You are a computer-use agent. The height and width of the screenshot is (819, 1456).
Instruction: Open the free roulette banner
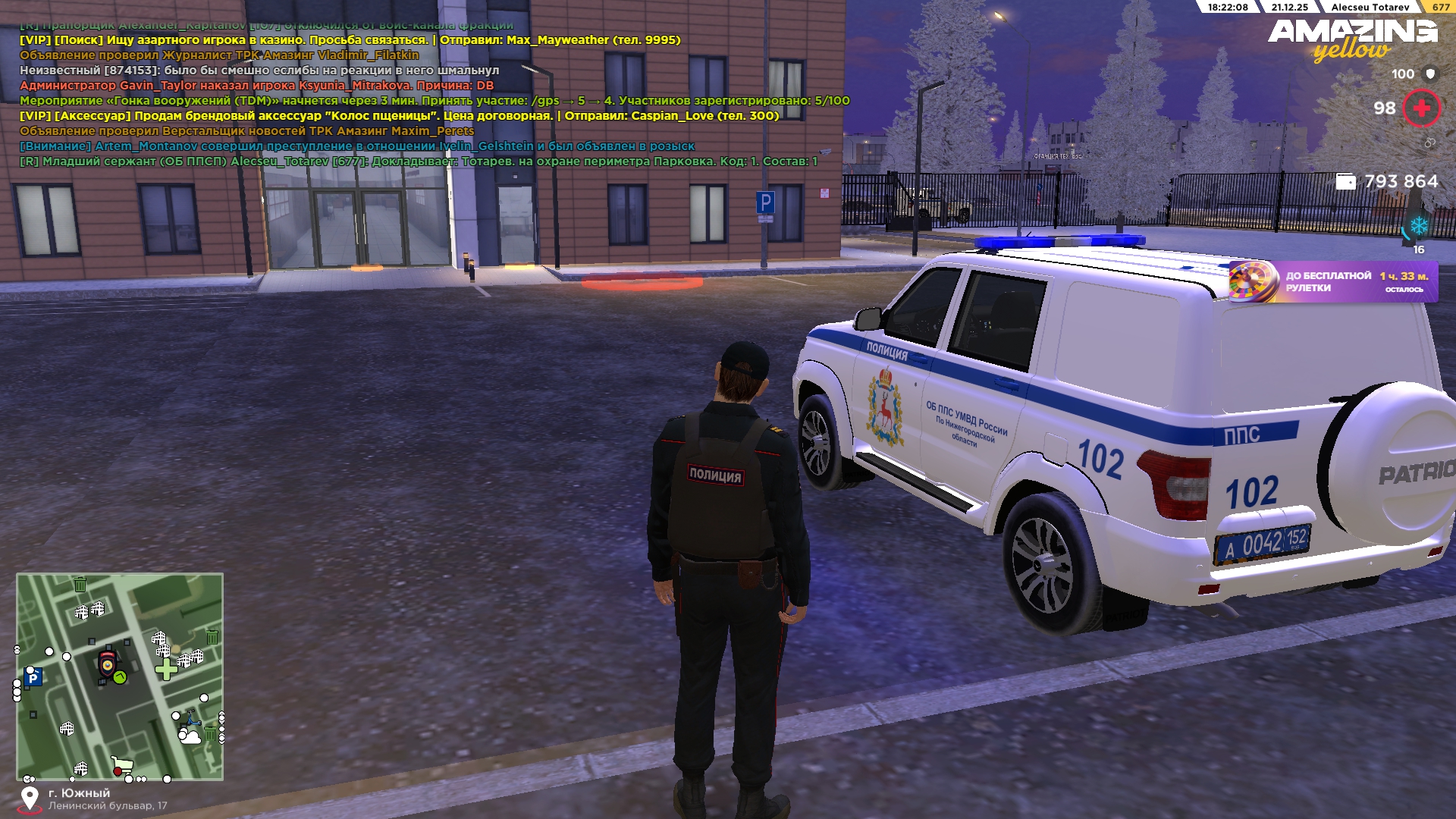point(1332,281)
